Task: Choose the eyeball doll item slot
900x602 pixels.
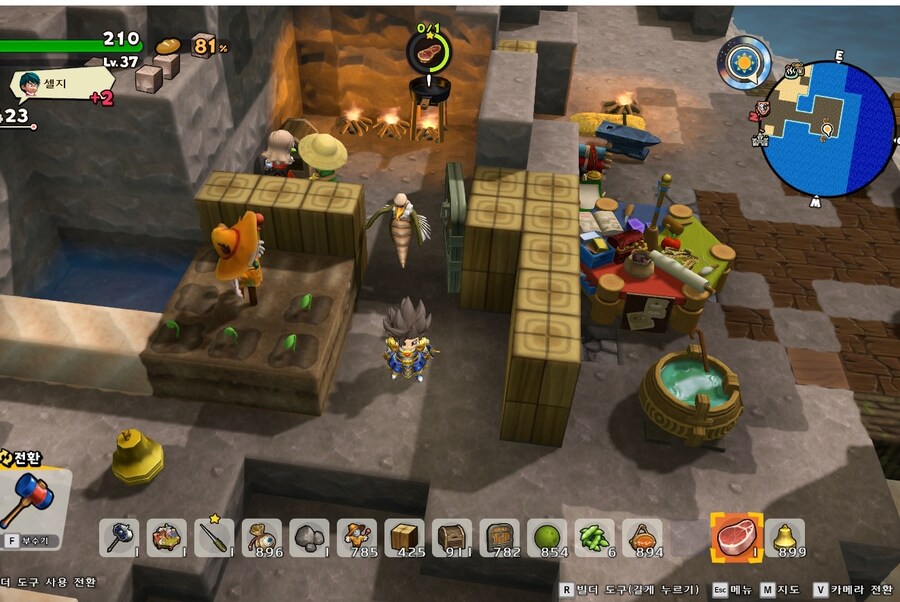Action: 262,538
